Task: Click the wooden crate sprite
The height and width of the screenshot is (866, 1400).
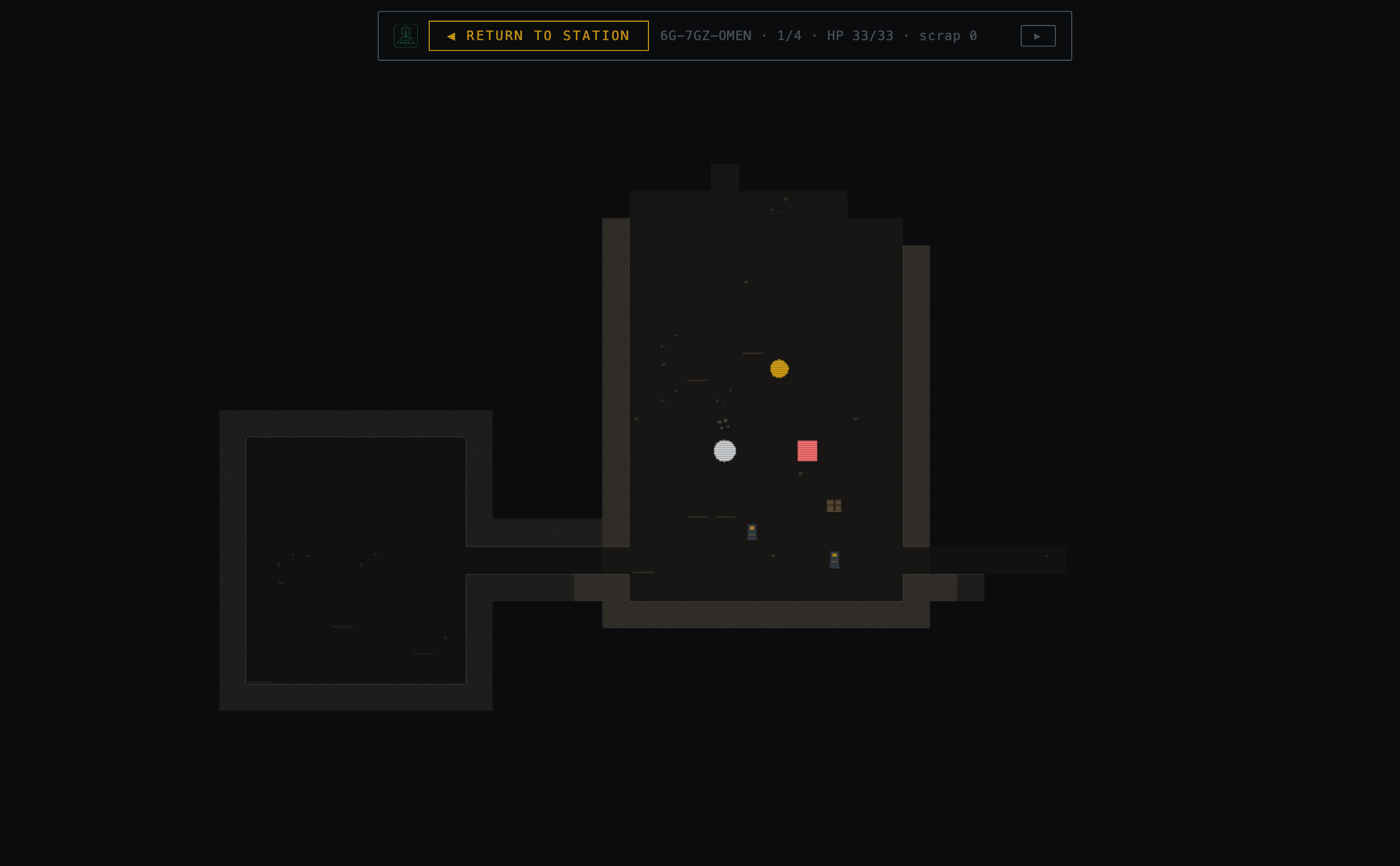Action: (x=833, y=505)
